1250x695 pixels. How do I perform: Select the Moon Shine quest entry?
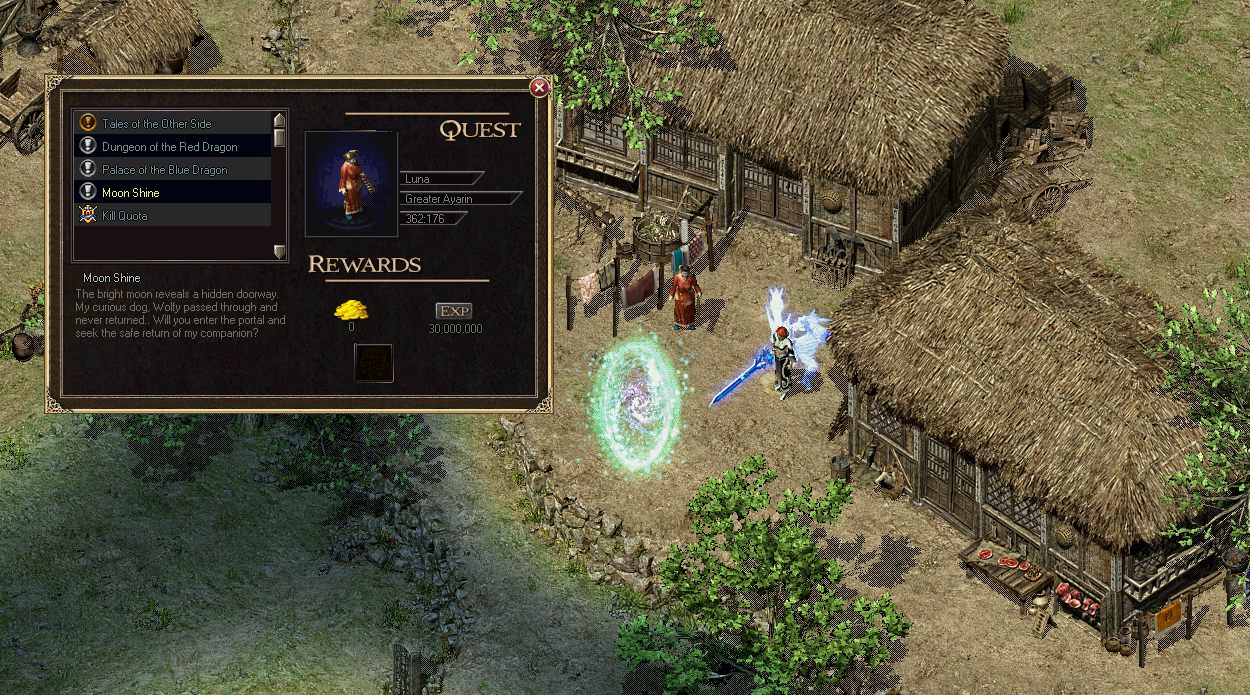pyautogui.click(x=130, y=193)
